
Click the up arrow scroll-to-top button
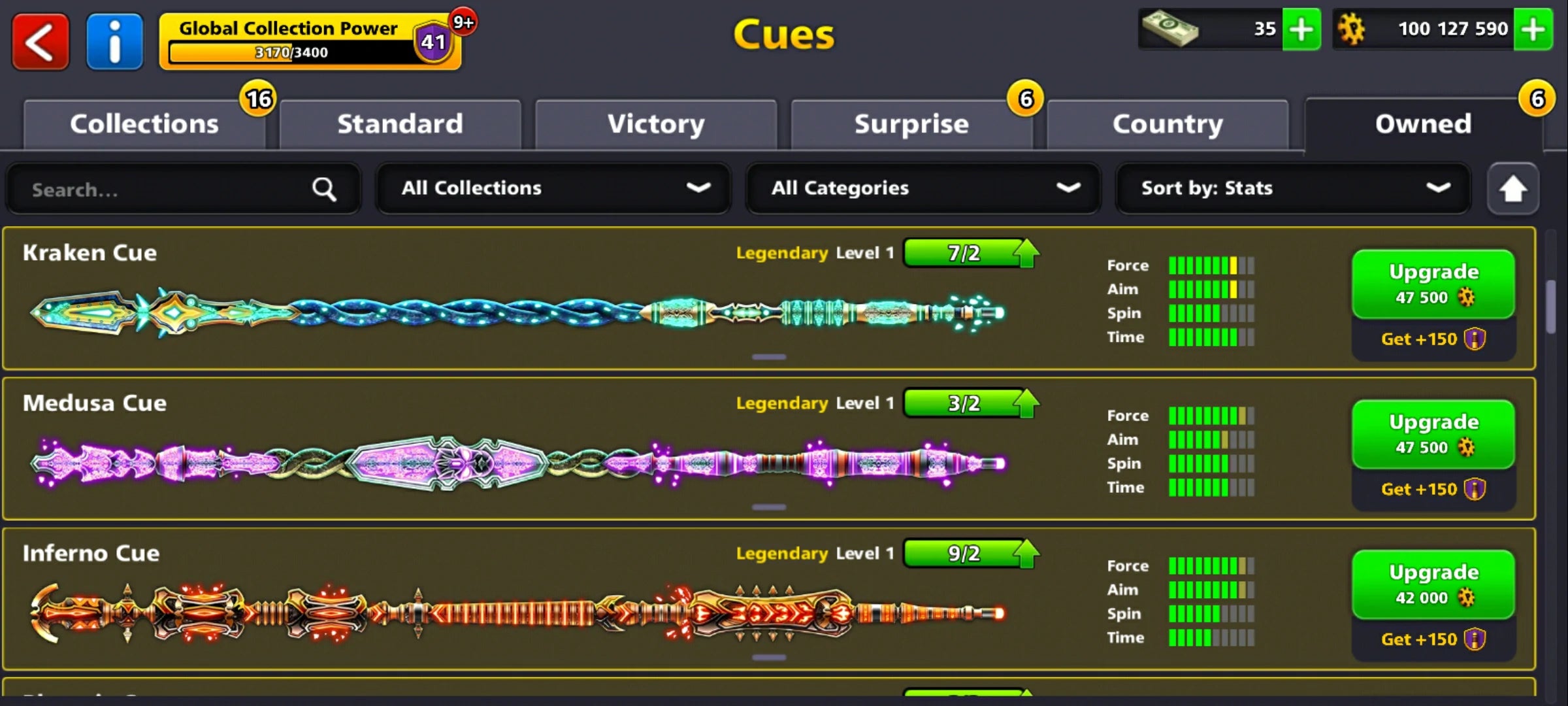(1512, 189)
